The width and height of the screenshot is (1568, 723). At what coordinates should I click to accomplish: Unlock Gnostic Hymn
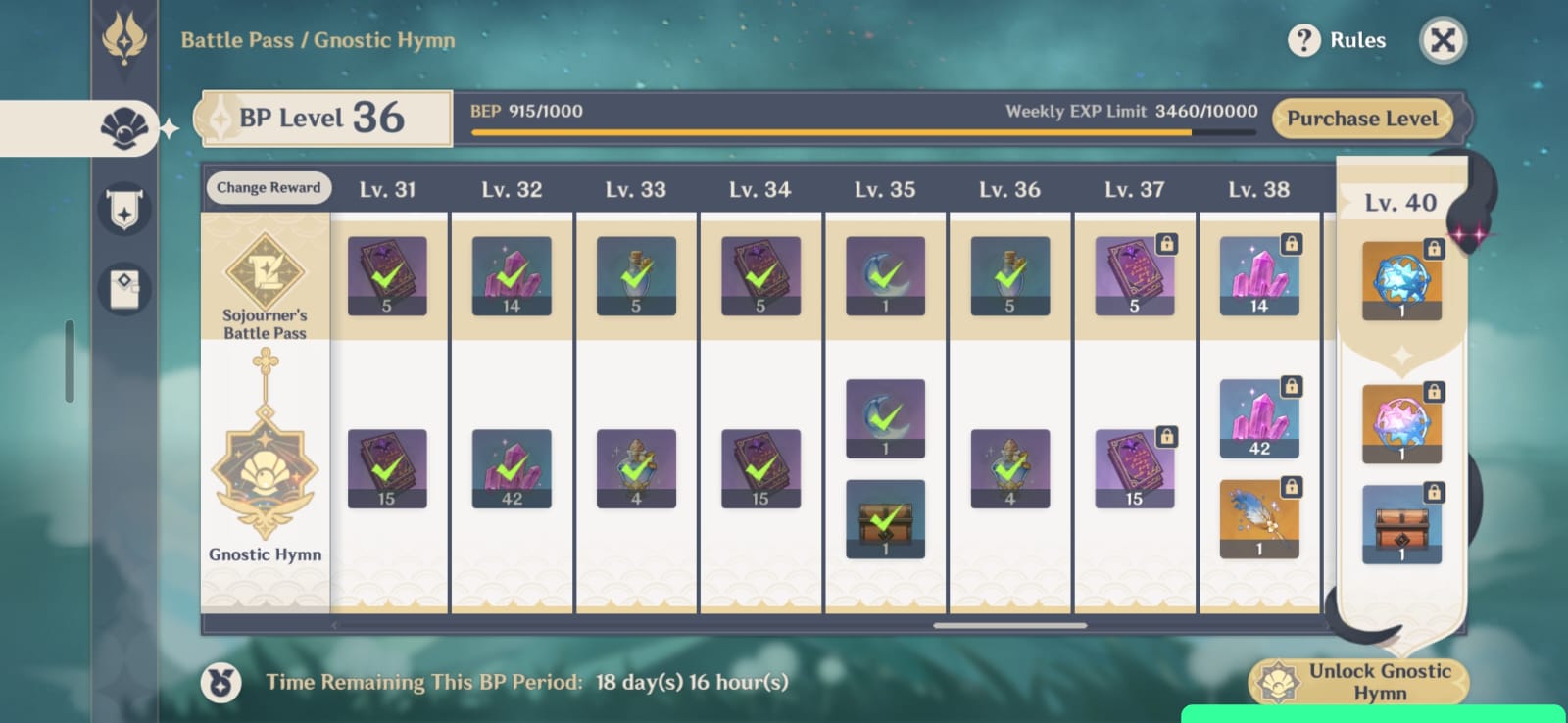pyautogui.click(x=1359, y=682)
